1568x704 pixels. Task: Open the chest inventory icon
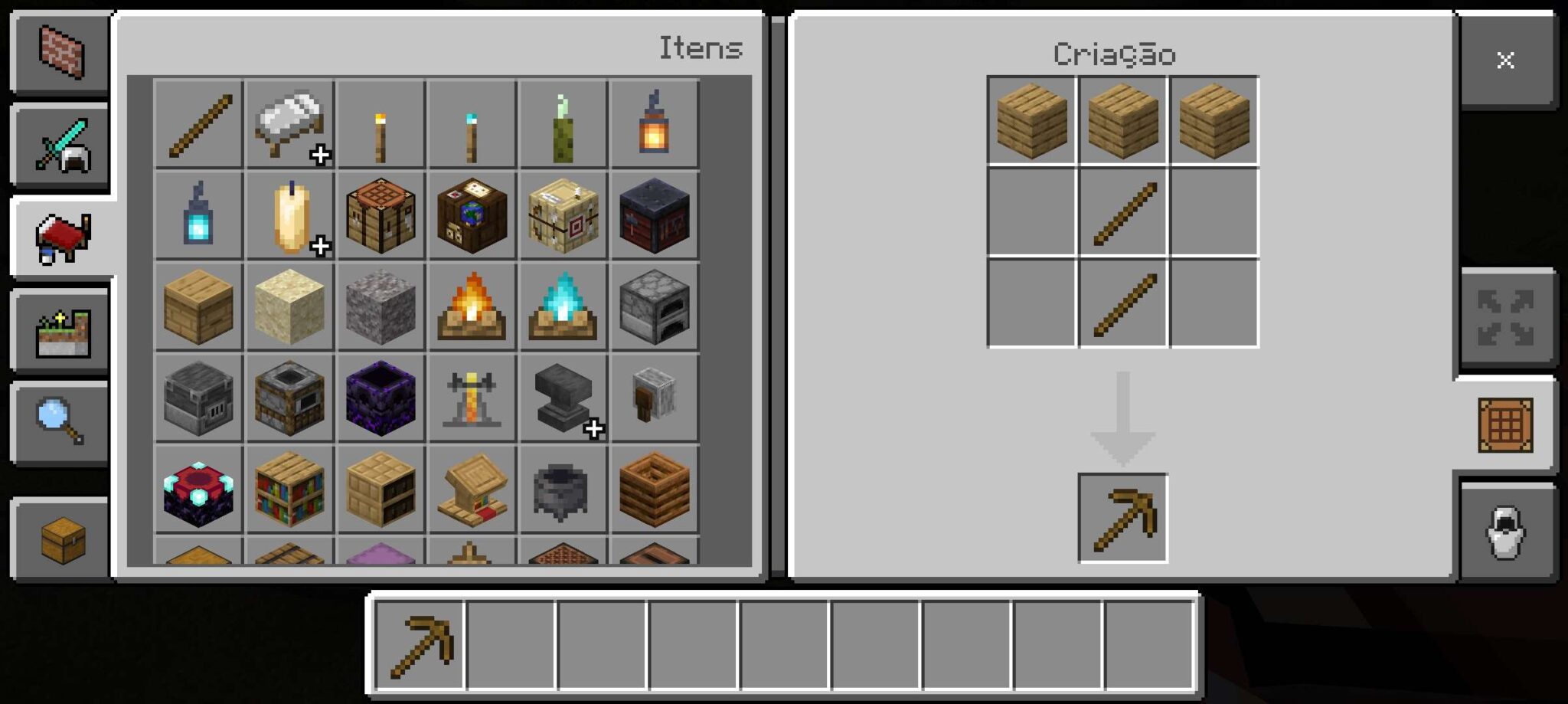pyautogui.click(x=61, y=536)
